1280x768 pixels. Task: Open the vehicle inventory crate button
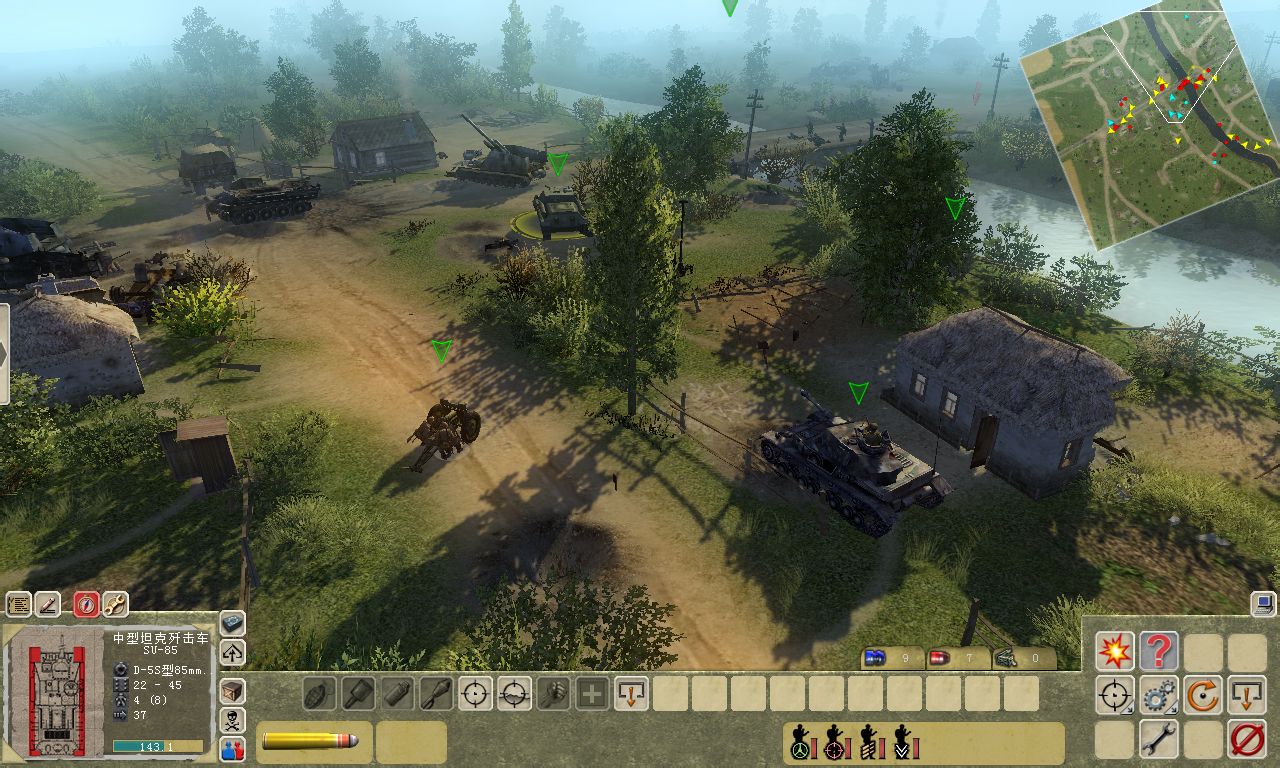(232, 690)
